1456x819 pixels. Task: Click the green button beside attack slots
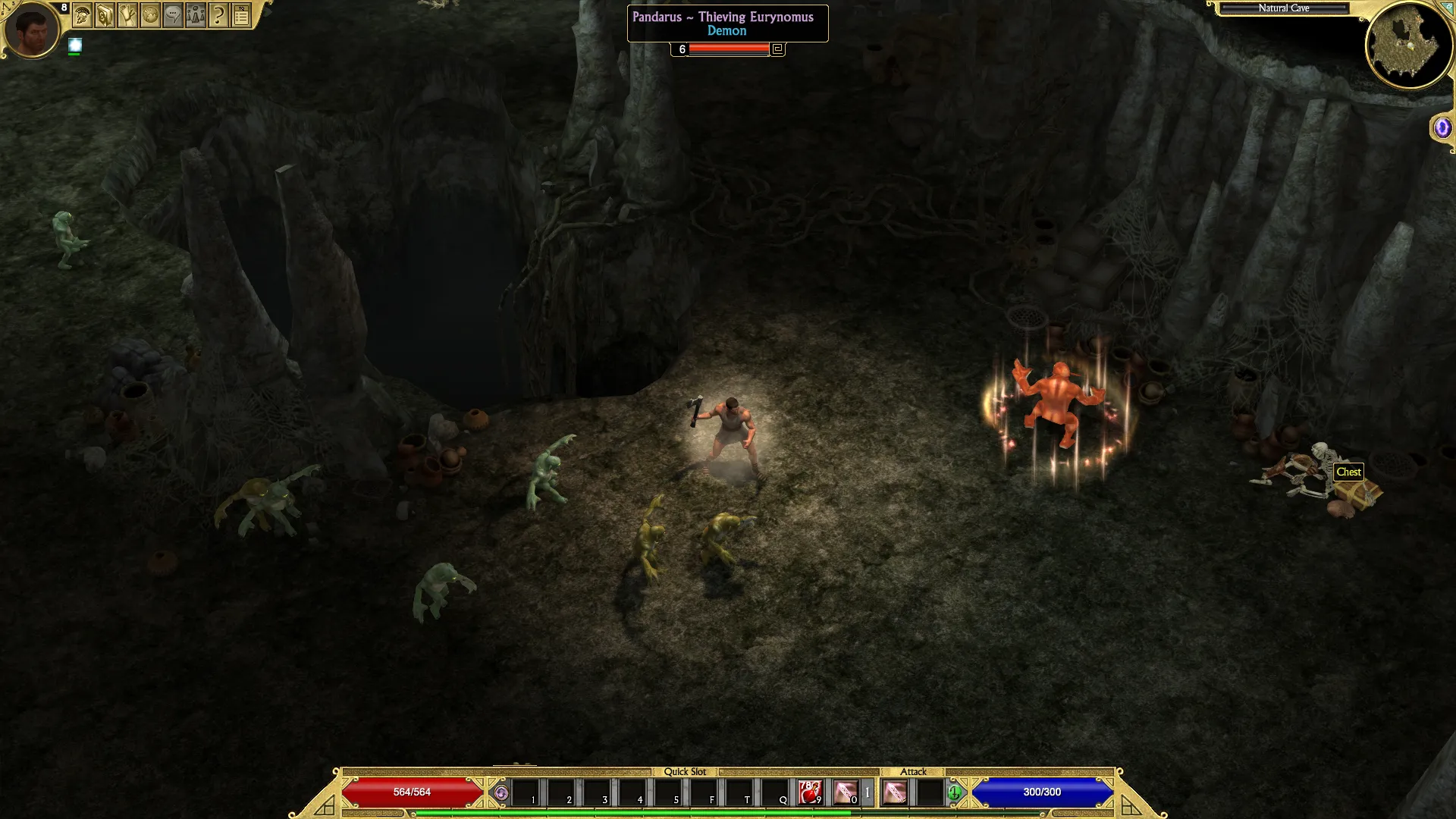[954, 793]
